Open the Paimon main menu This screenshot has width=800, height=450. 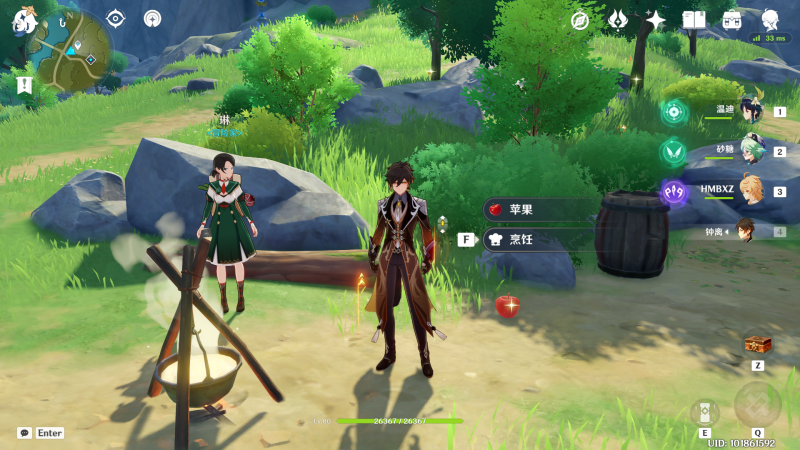point(22,21)
